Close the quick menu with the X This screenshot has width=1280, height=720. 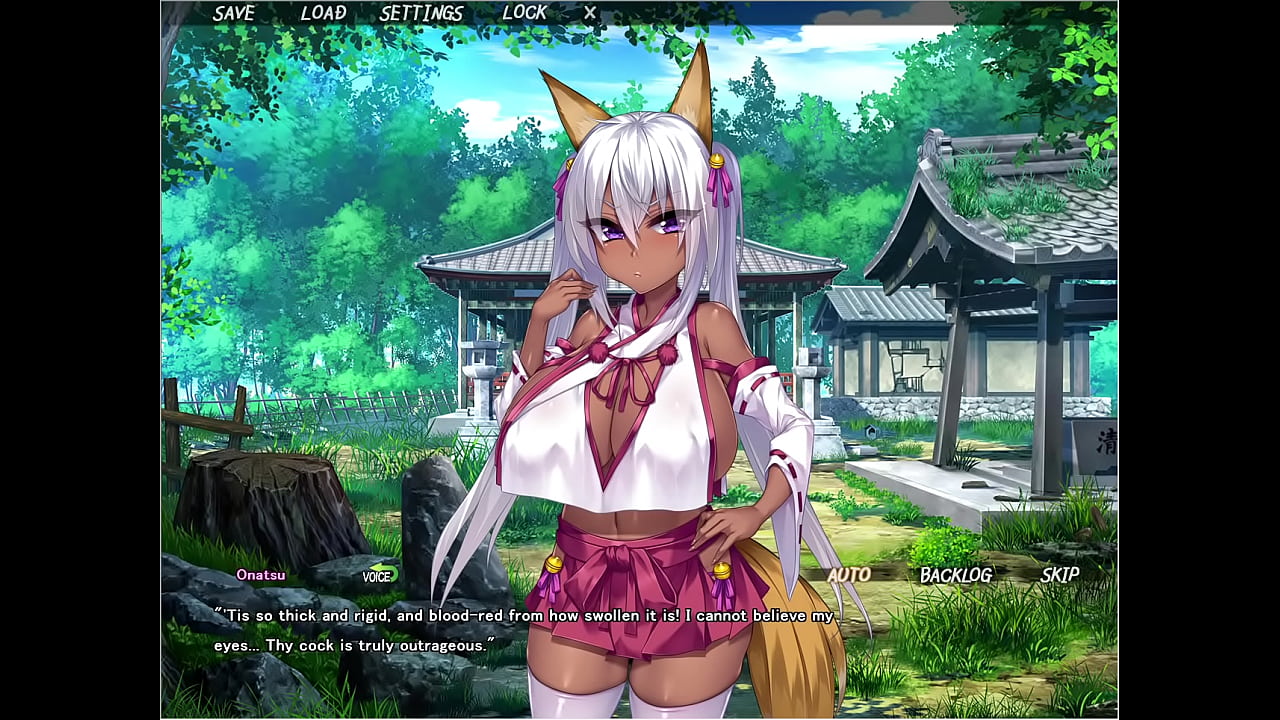click(x=588, y=13)
